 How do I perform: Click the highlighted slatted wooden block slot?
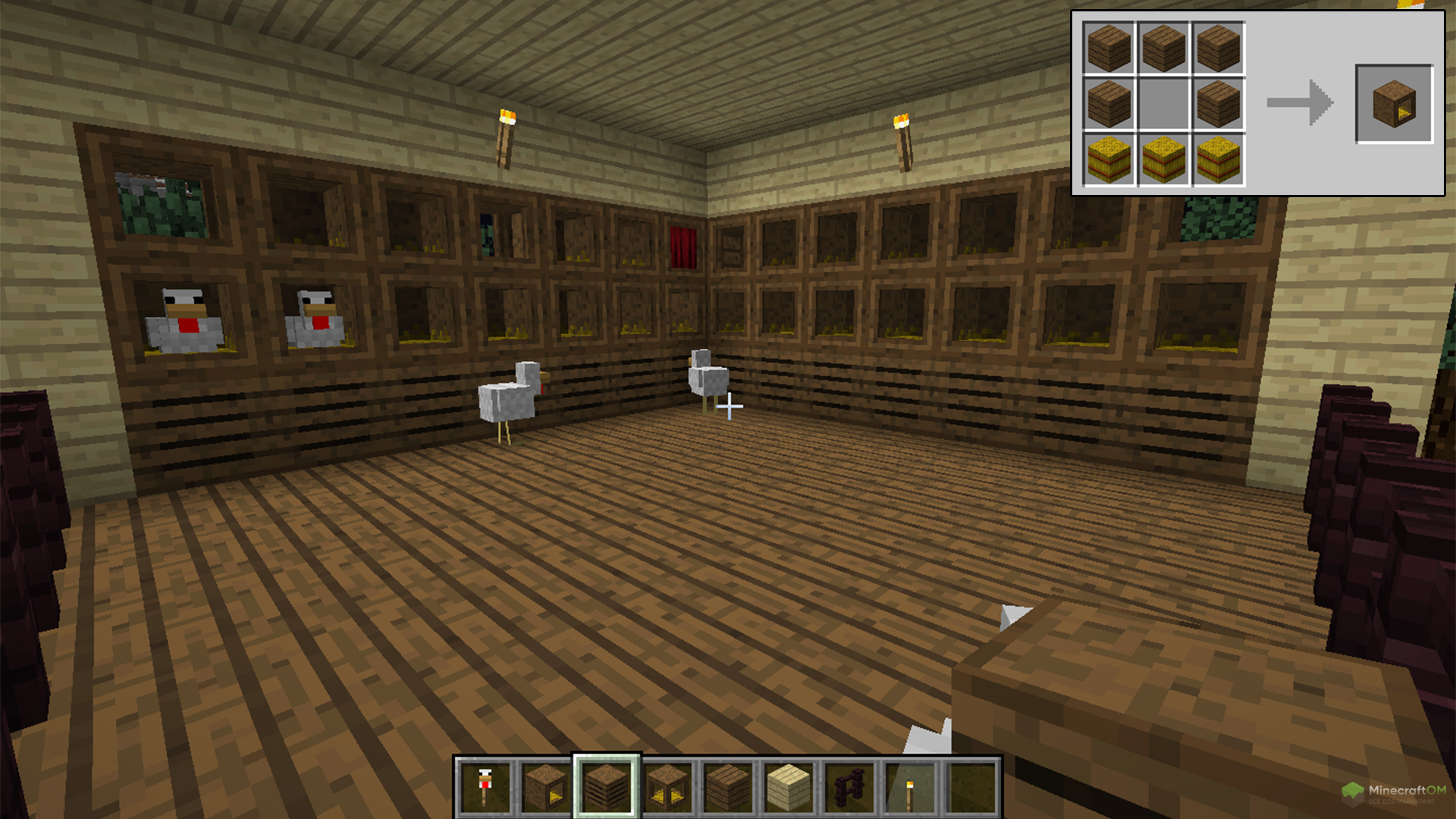[x=607, y=787]
